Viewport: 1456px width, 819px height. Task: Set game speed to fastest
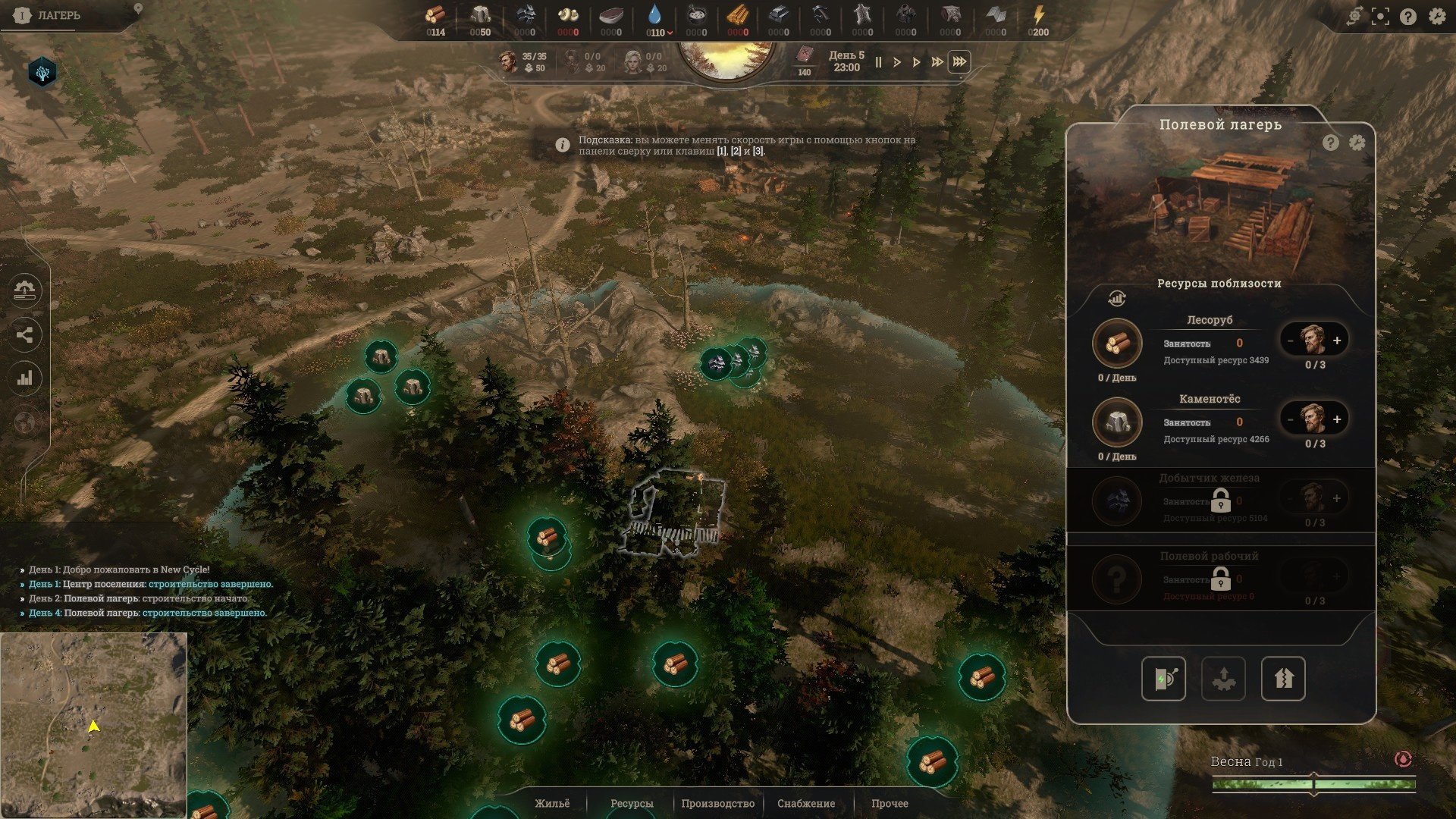(x=959, y=62)
